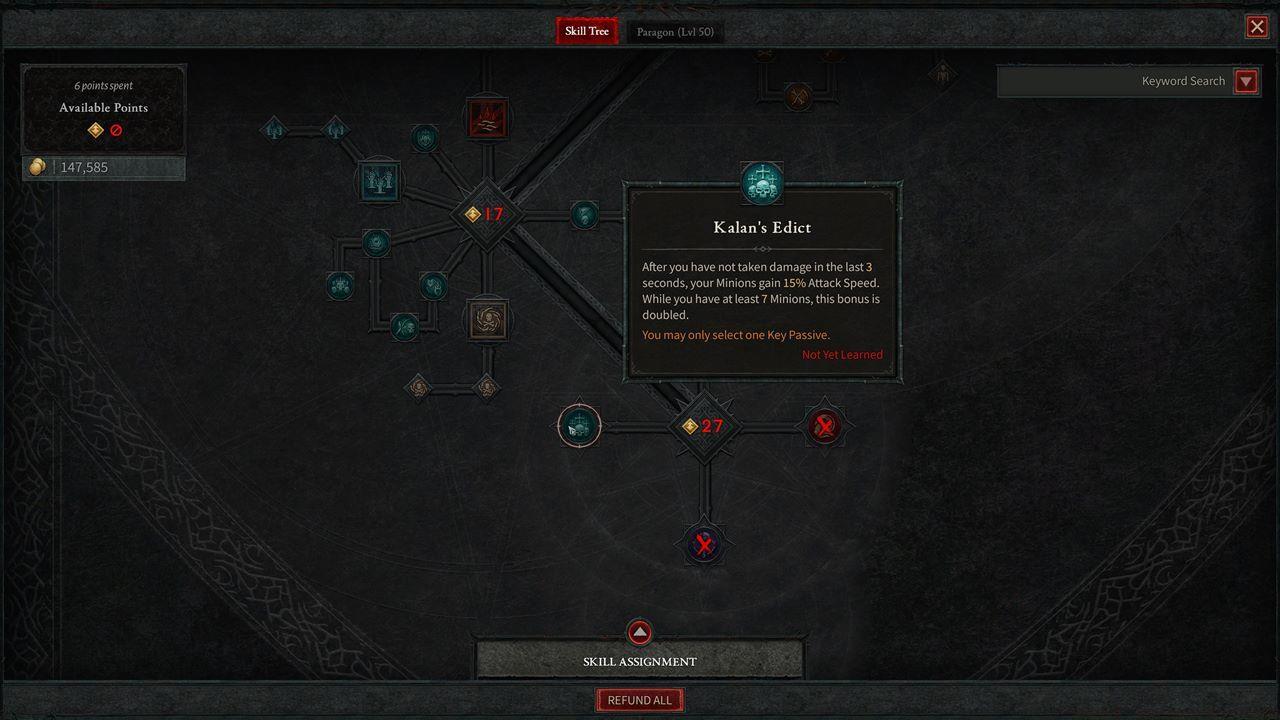
Task: Switch to the Paragon (Lvl 50) tab
Action: click(x=675, y=31)
